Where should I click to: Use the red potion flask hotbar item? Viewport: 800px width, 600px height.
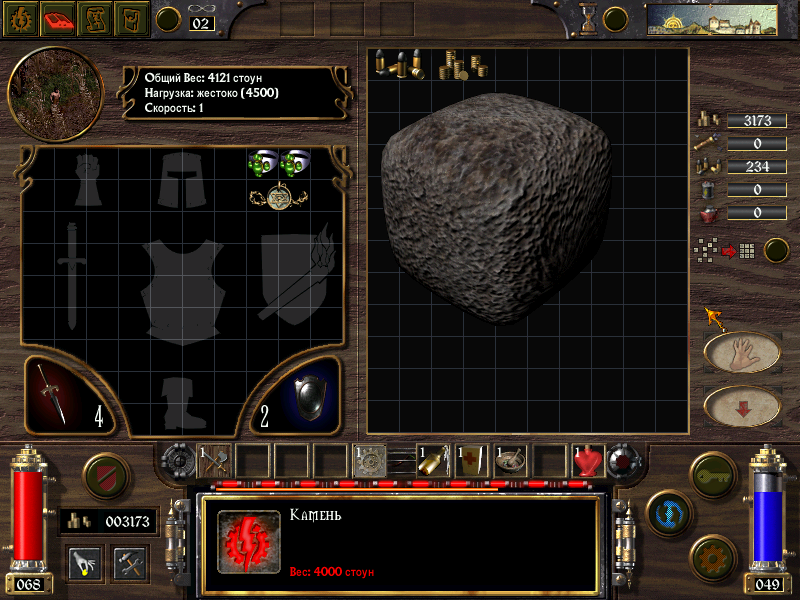point(587,460)
